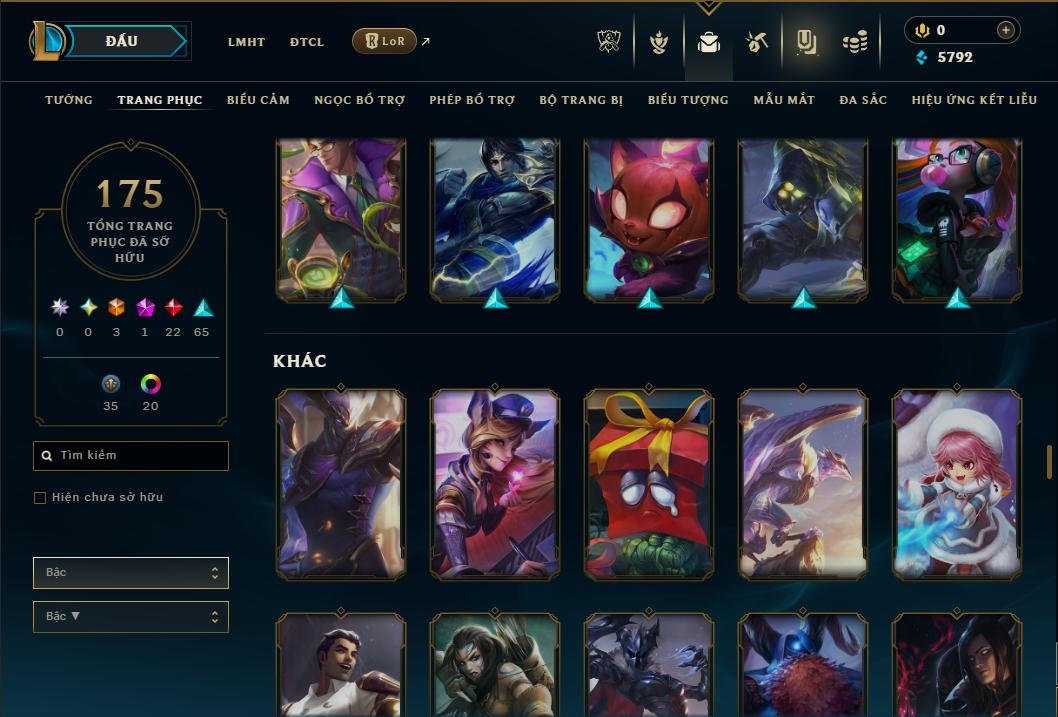Go to the PHÉP BỔ TRỢ tab
The height and width of the screenshot is (717, 1058).
pos(472,100)
